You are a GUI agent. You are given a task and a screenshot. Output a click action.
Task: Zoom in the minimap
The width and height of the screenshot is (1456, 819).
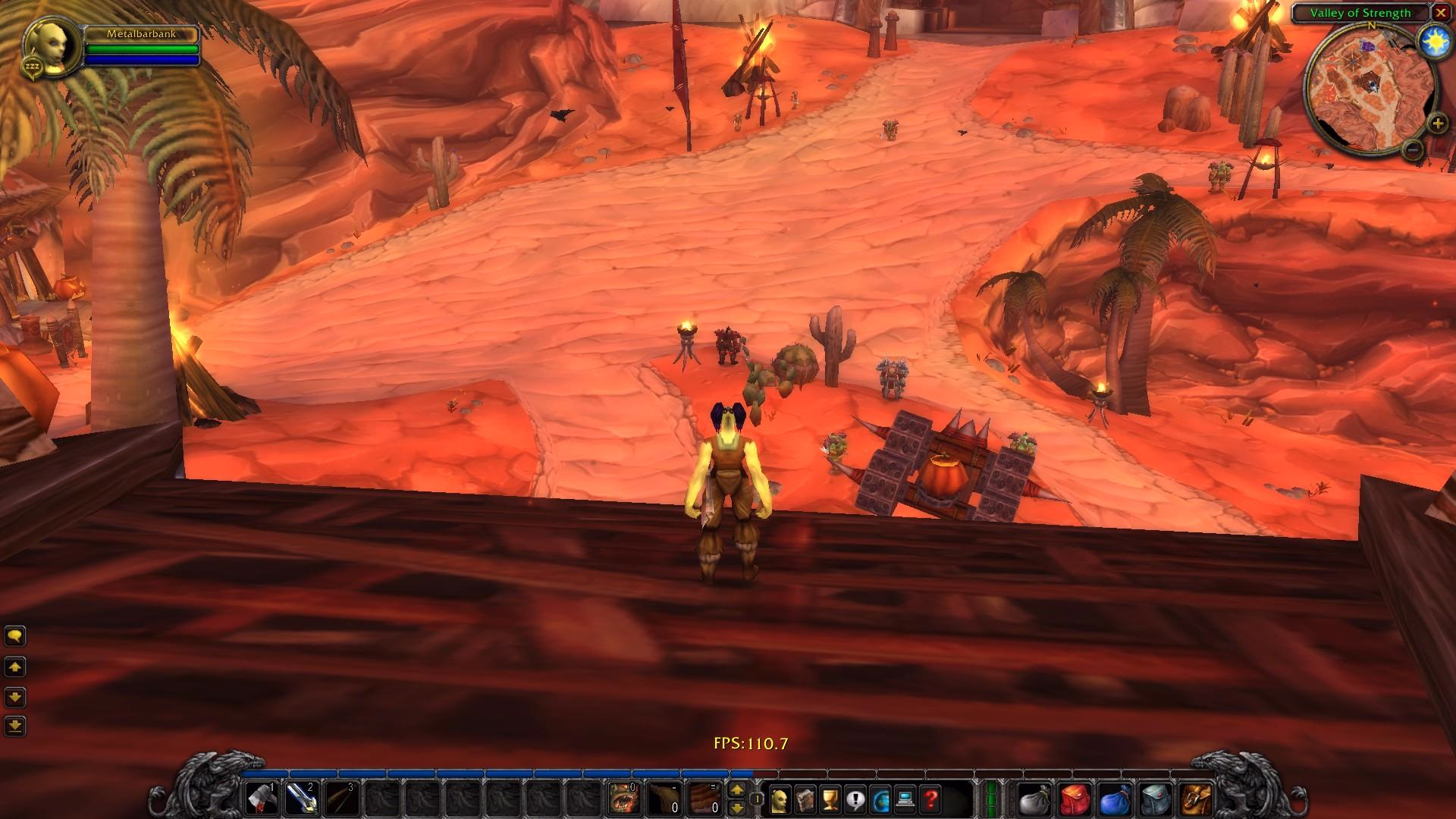tap(1437, 123)
